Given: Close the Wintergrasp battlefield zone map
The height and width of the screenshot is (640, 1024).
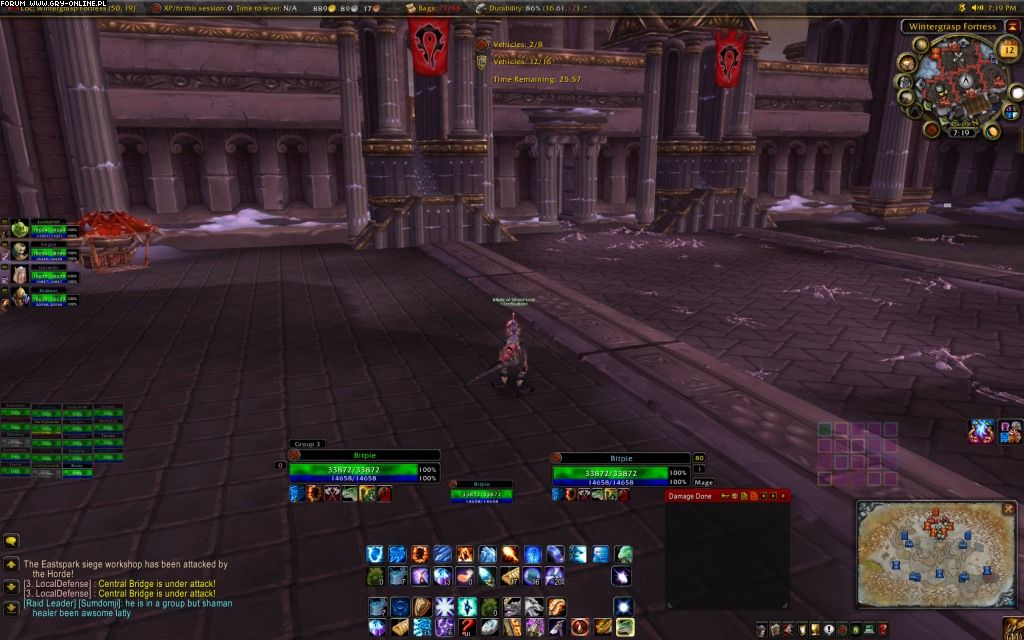Looking at the screenshot, I should click(x=1008, y=508).
